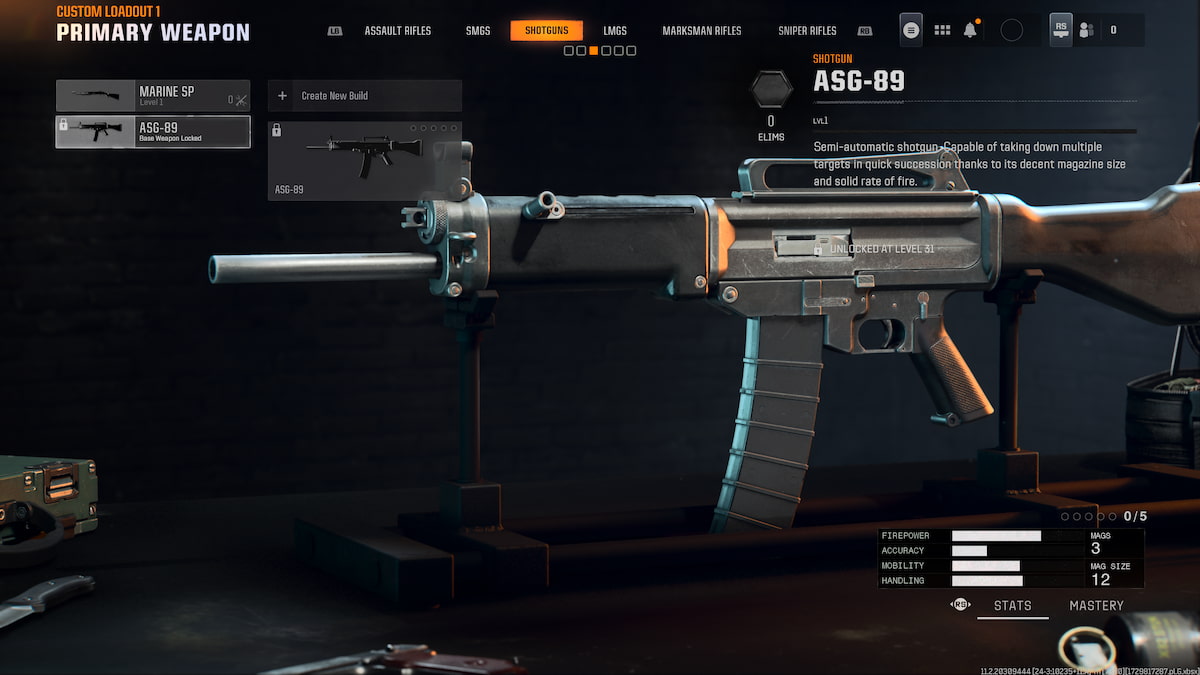Screen dimensions: 1200x675
Task: Open the grid menu icon
Action: point(942,30)
